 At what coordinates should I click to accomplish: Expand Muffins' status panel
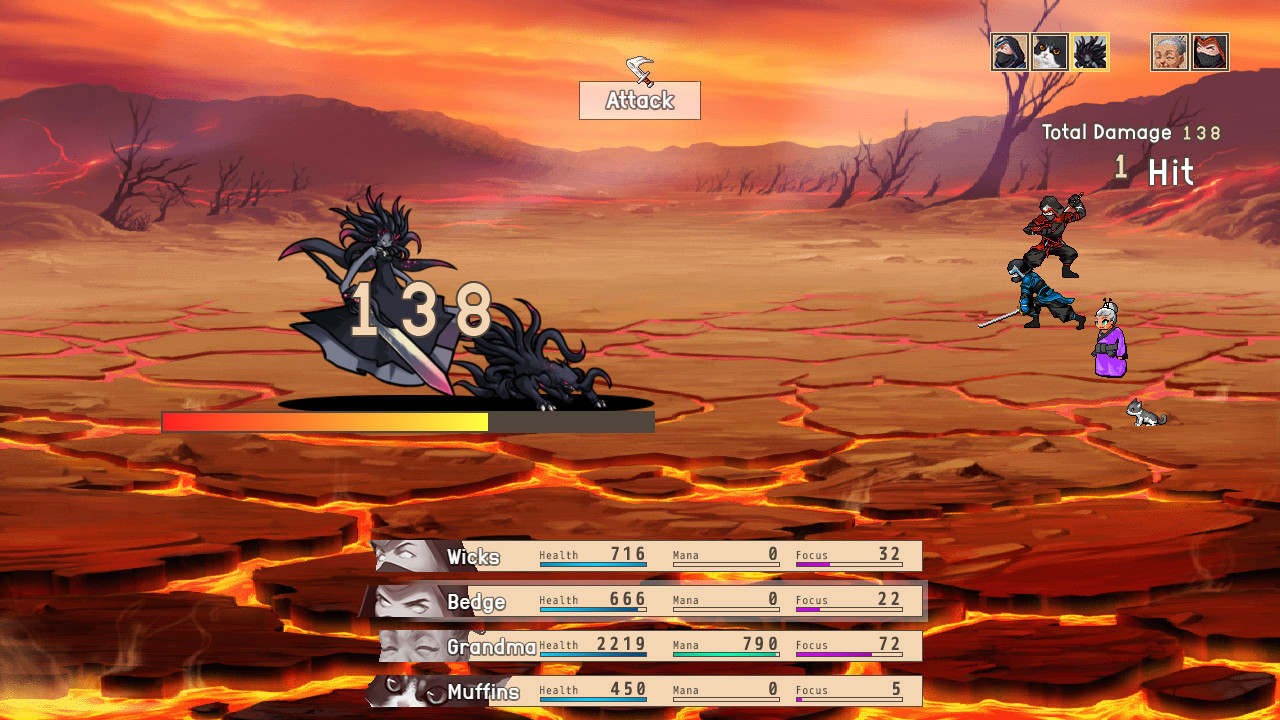pyautogui.click(x=650, y=690)
